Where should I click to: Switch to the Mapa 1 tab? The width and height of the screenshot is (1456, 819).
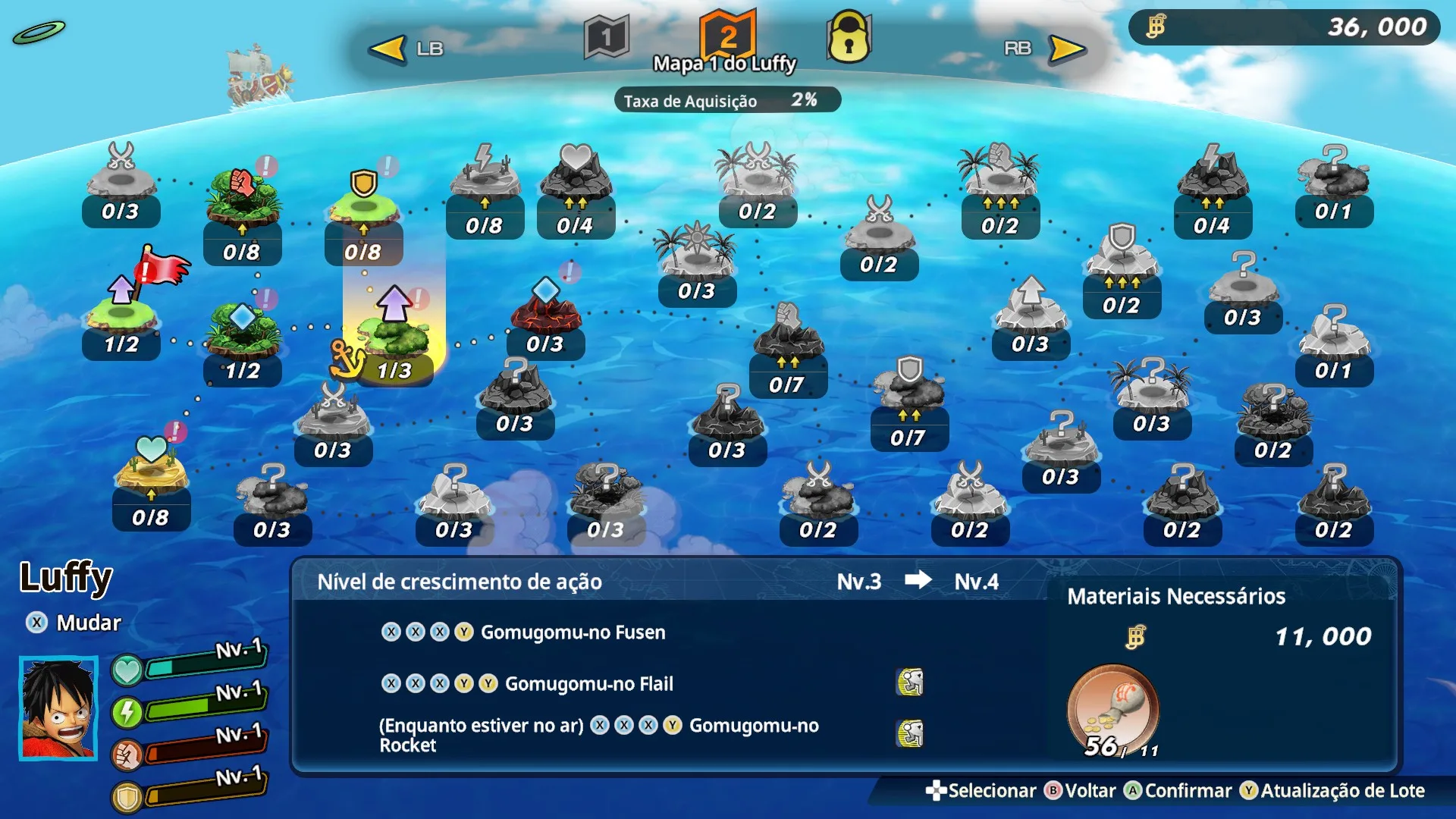[x=607, y=34]
